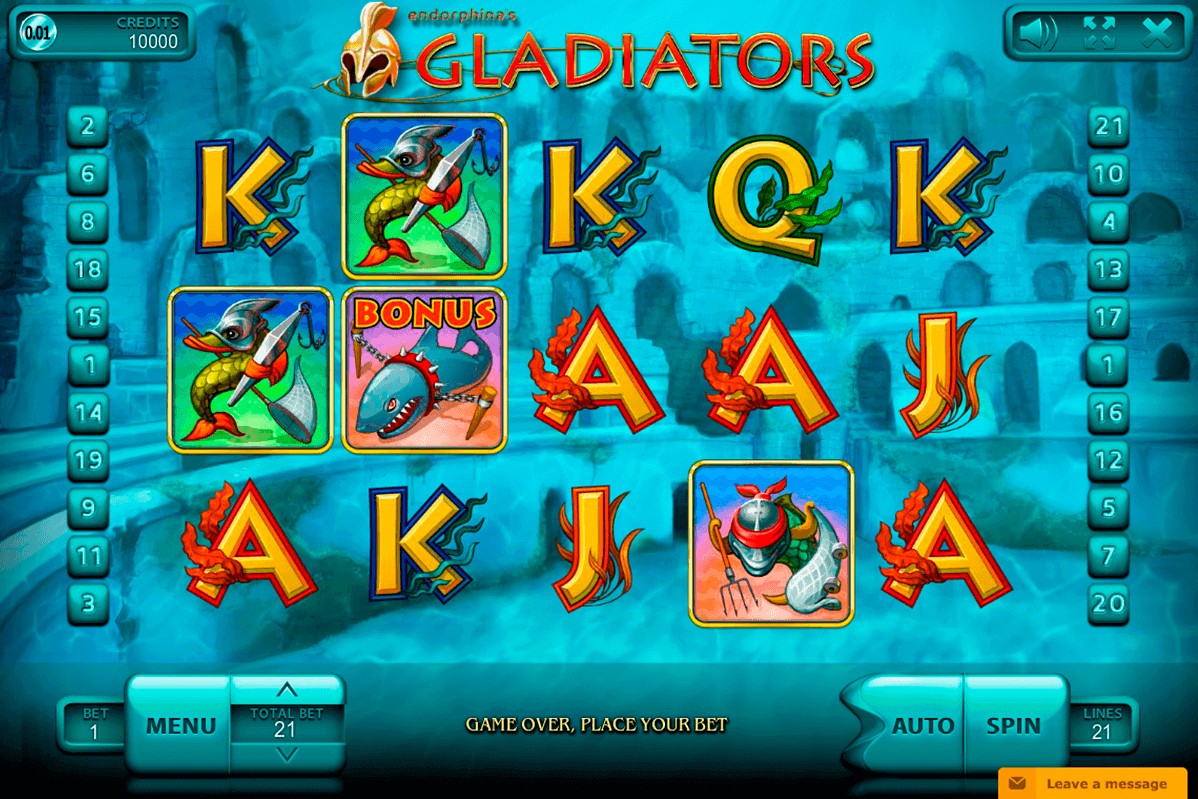Open the Leave a message chat

(1097, 783)
